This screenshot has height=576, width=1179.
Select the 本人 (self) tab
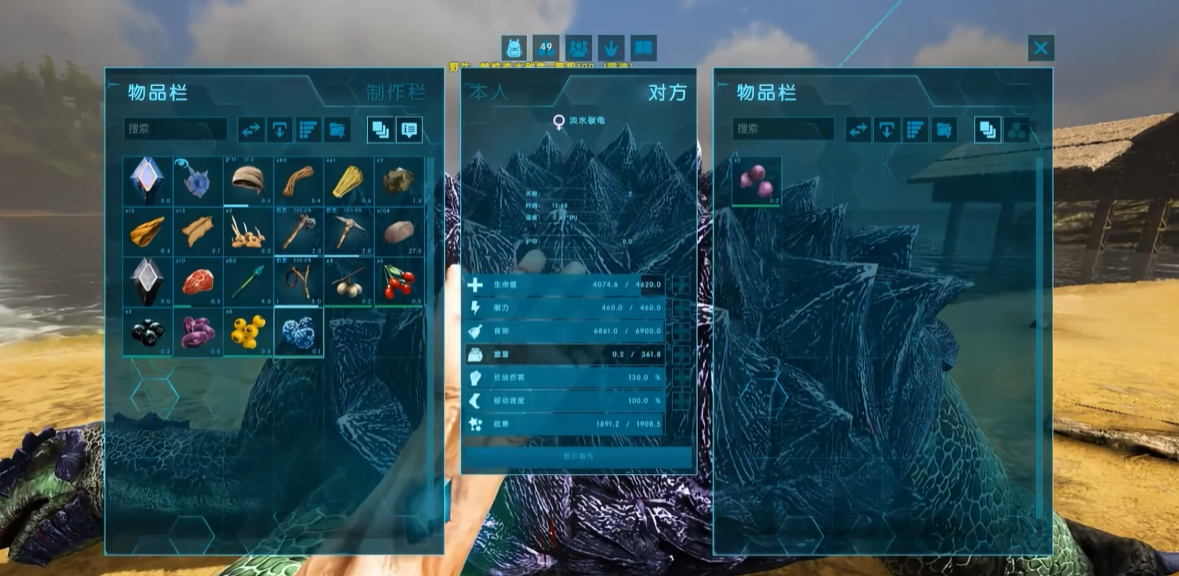pos(489,93)
